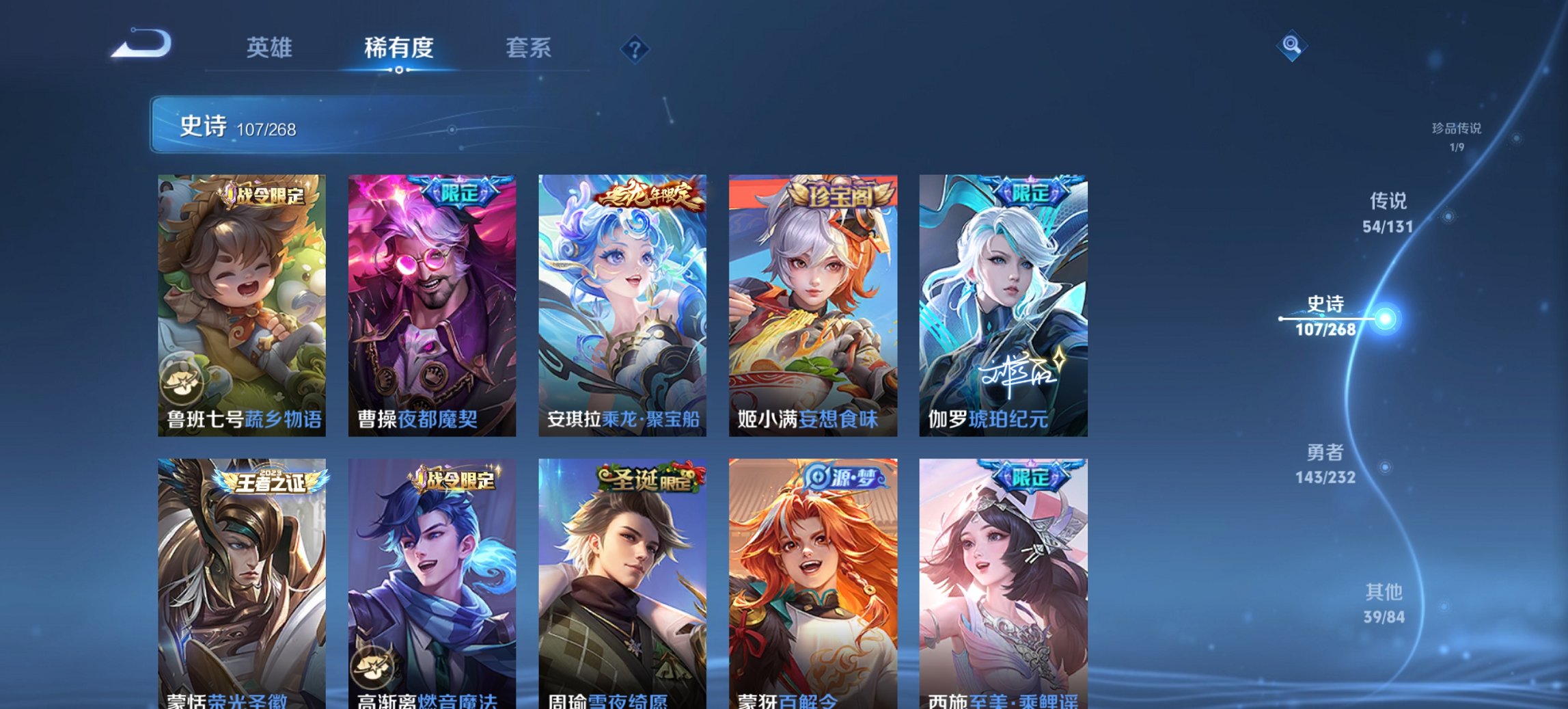Open the help question mark
The width and height of the screenshot is (1568, 709).
(635, 48)
